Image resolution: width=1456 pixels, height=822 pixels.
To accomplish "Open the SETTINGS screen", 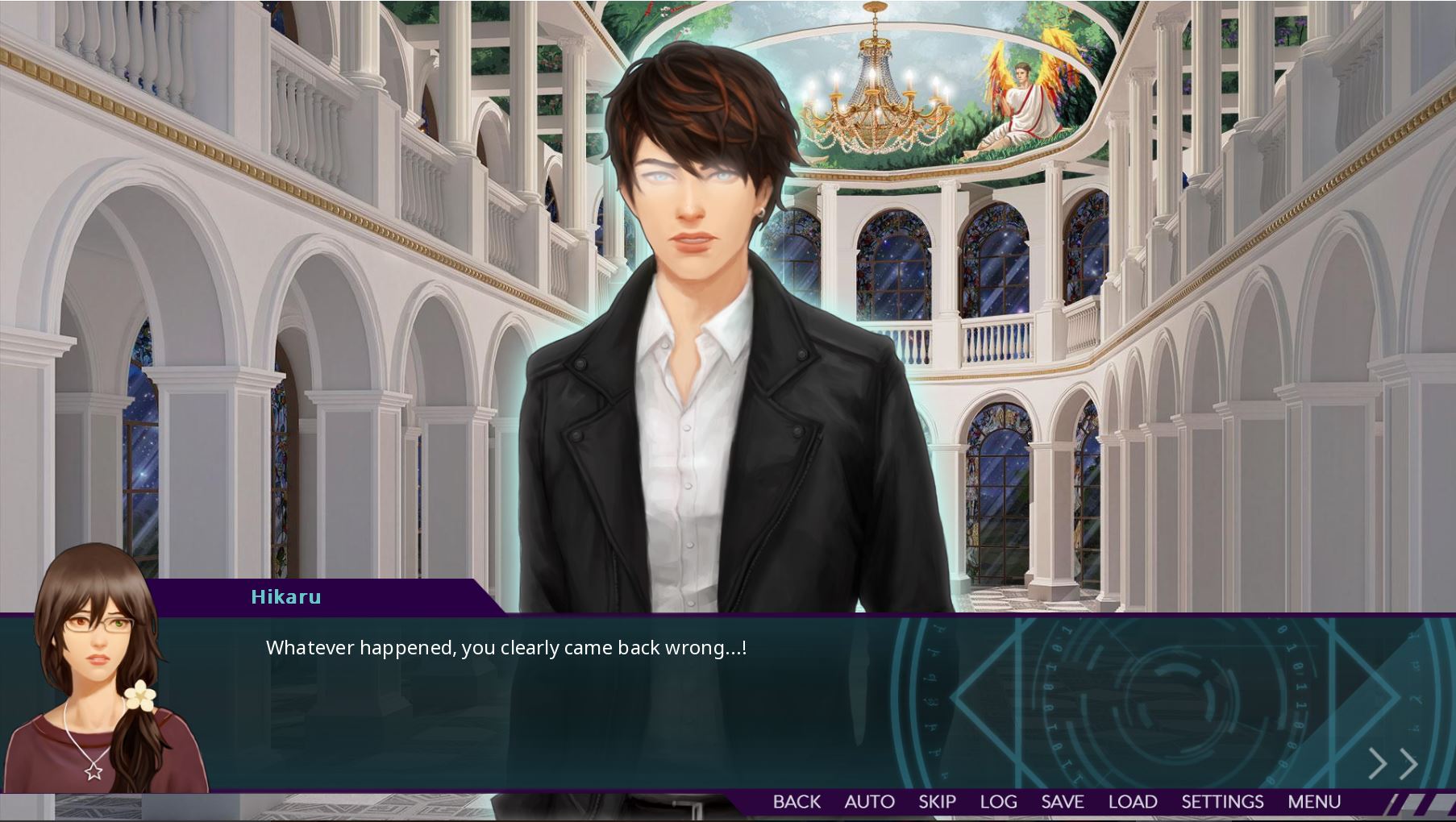I will pos(1222,801).
